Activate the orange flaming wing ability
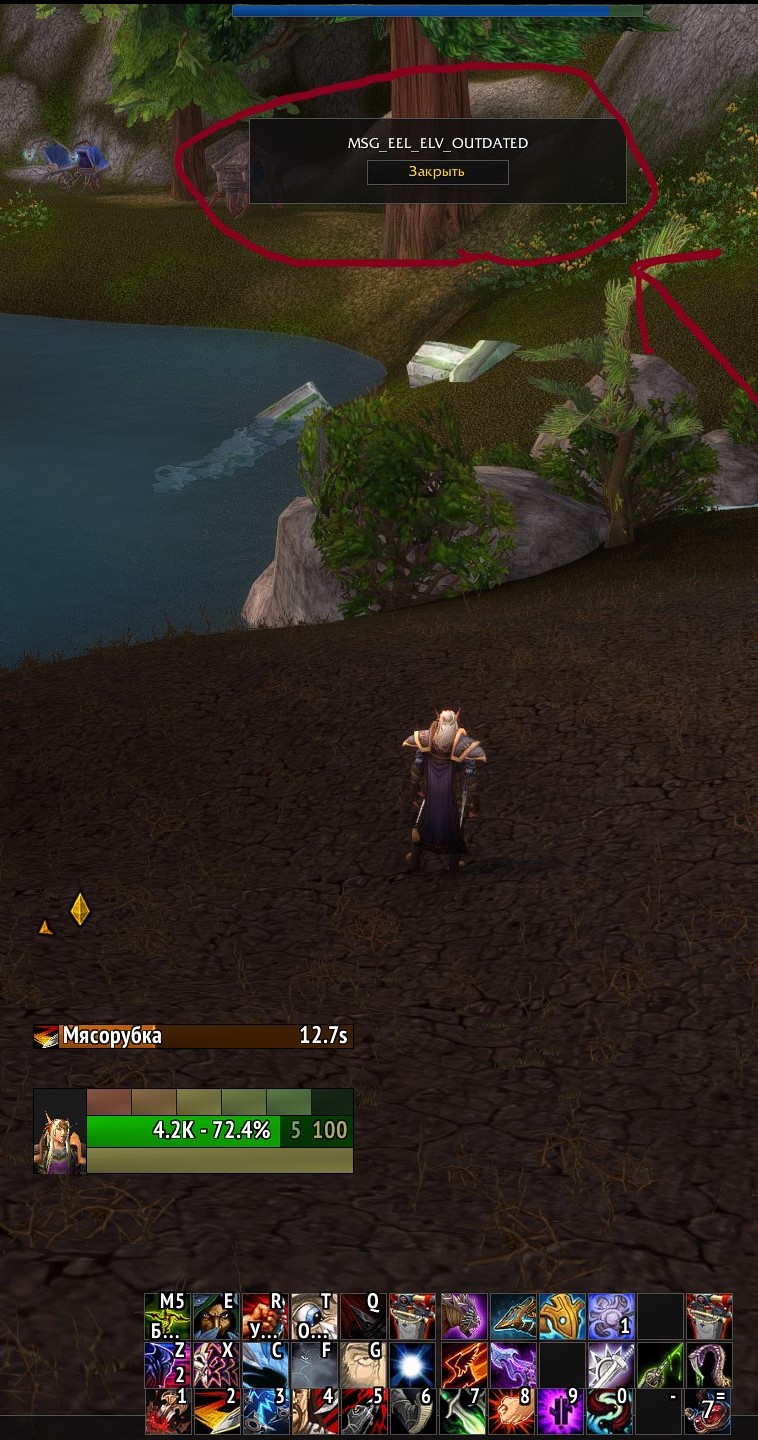Image resolution: width=758 pixels, height=1440 pixels. coord(465,1364)
